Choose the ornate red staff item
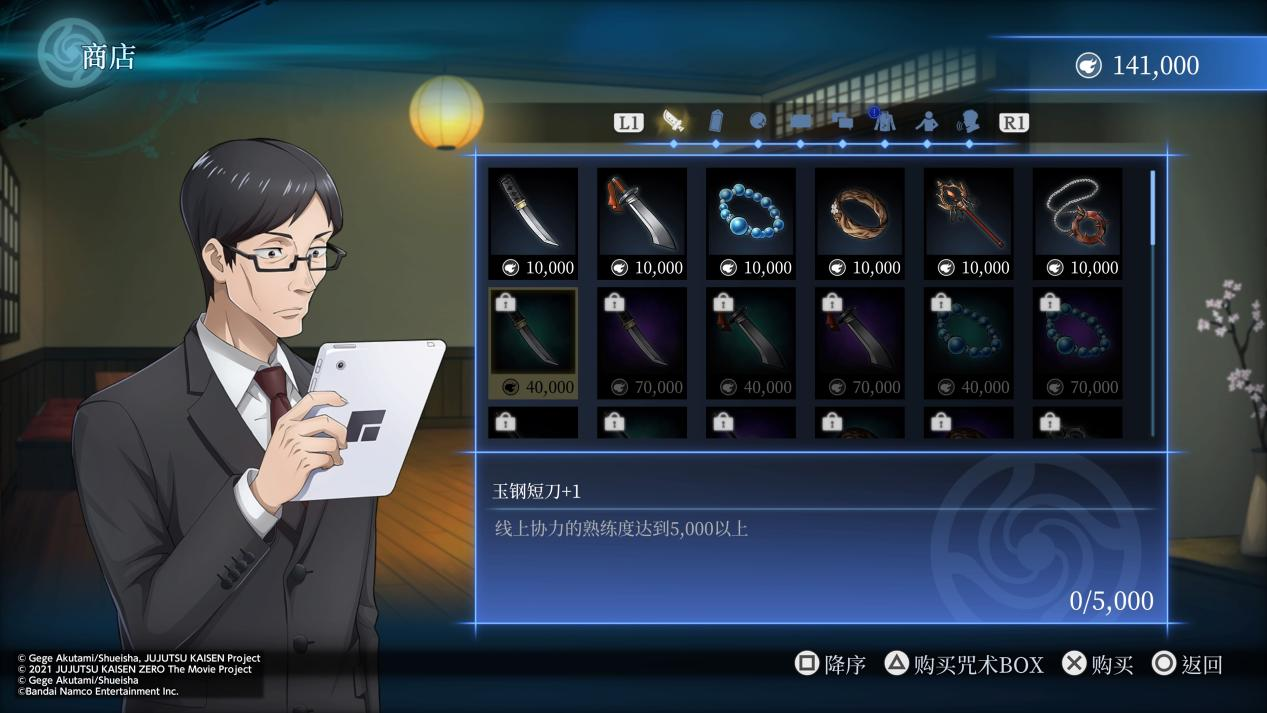Screen dimensions: 1267x713 pyautogui.click(x=969, y=223)
